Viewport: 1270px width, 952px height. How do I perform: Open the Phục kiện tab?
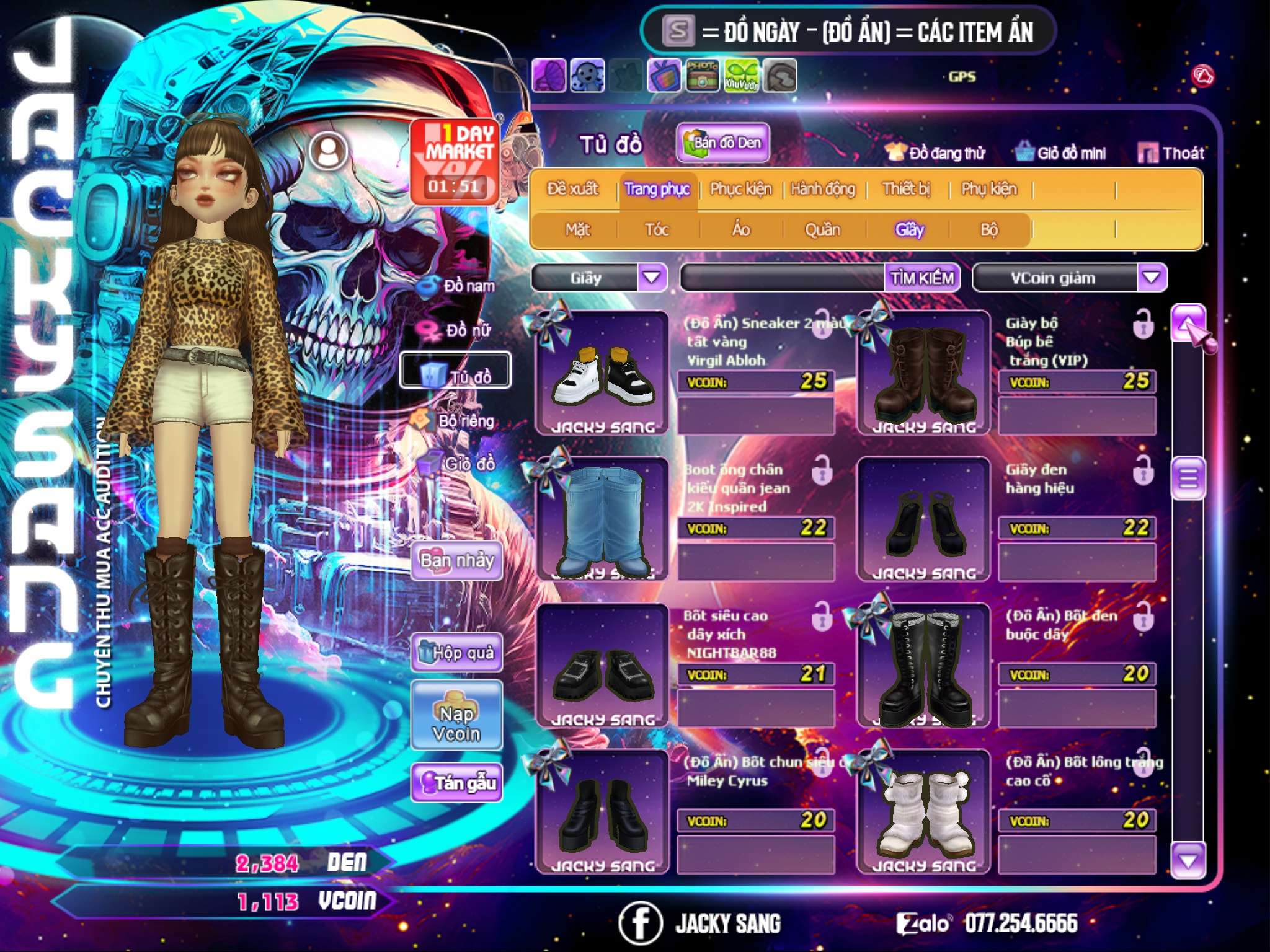740,189
